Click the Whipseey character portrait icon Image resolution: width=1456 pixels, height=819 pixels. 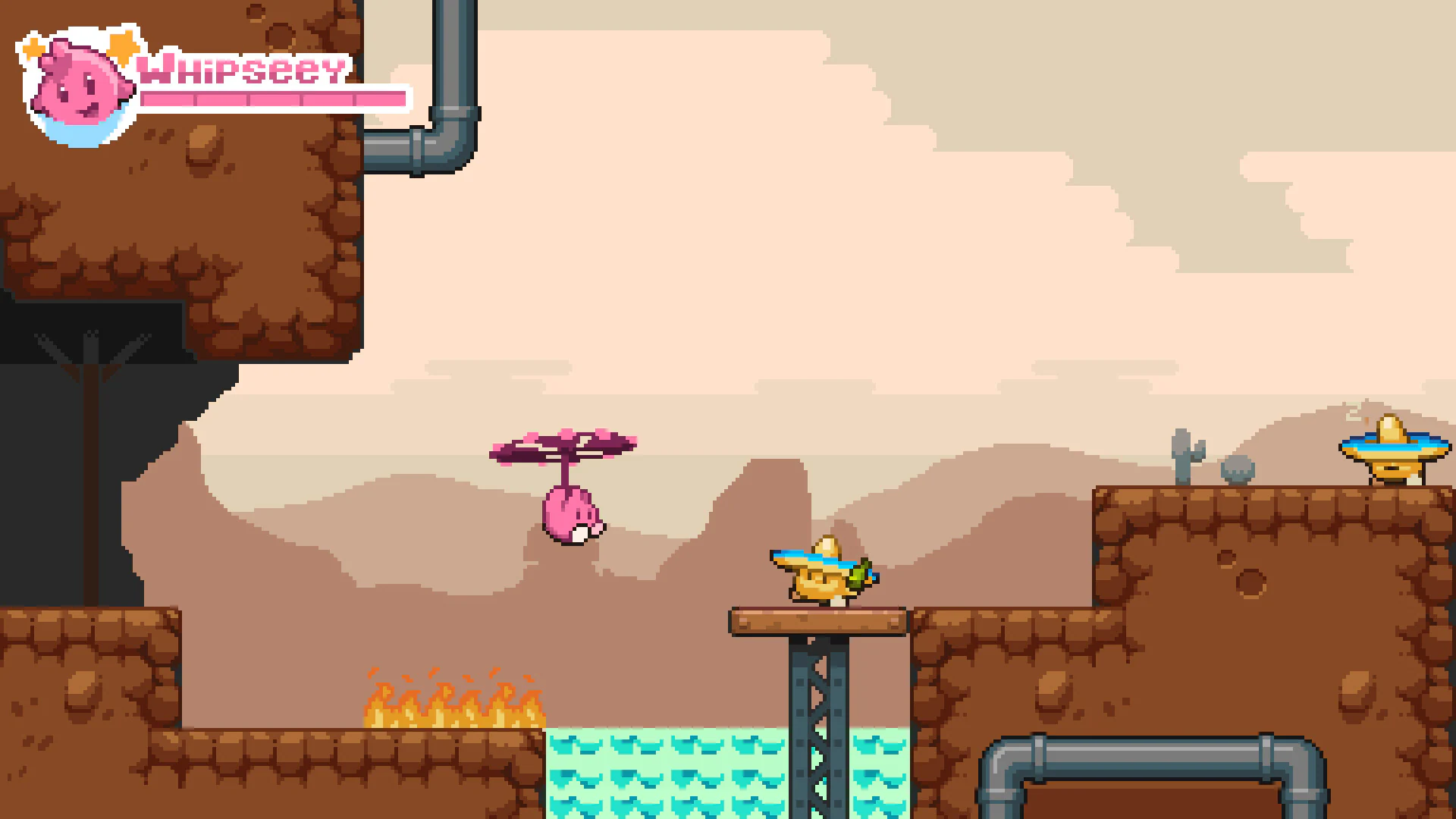point(76,83)
